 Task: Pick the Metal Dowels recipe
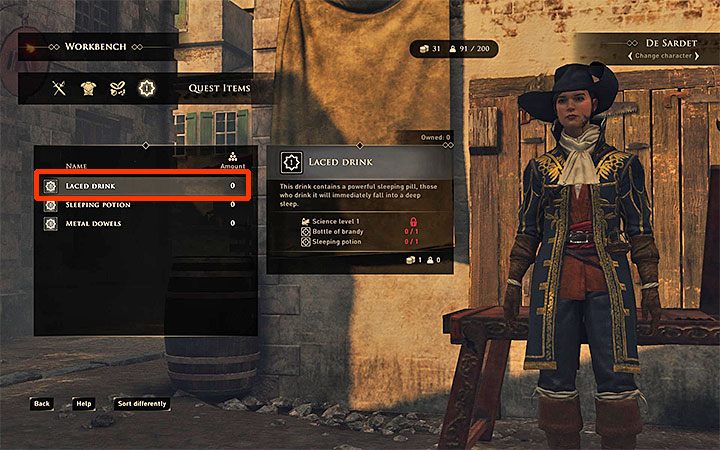[140, 223]
